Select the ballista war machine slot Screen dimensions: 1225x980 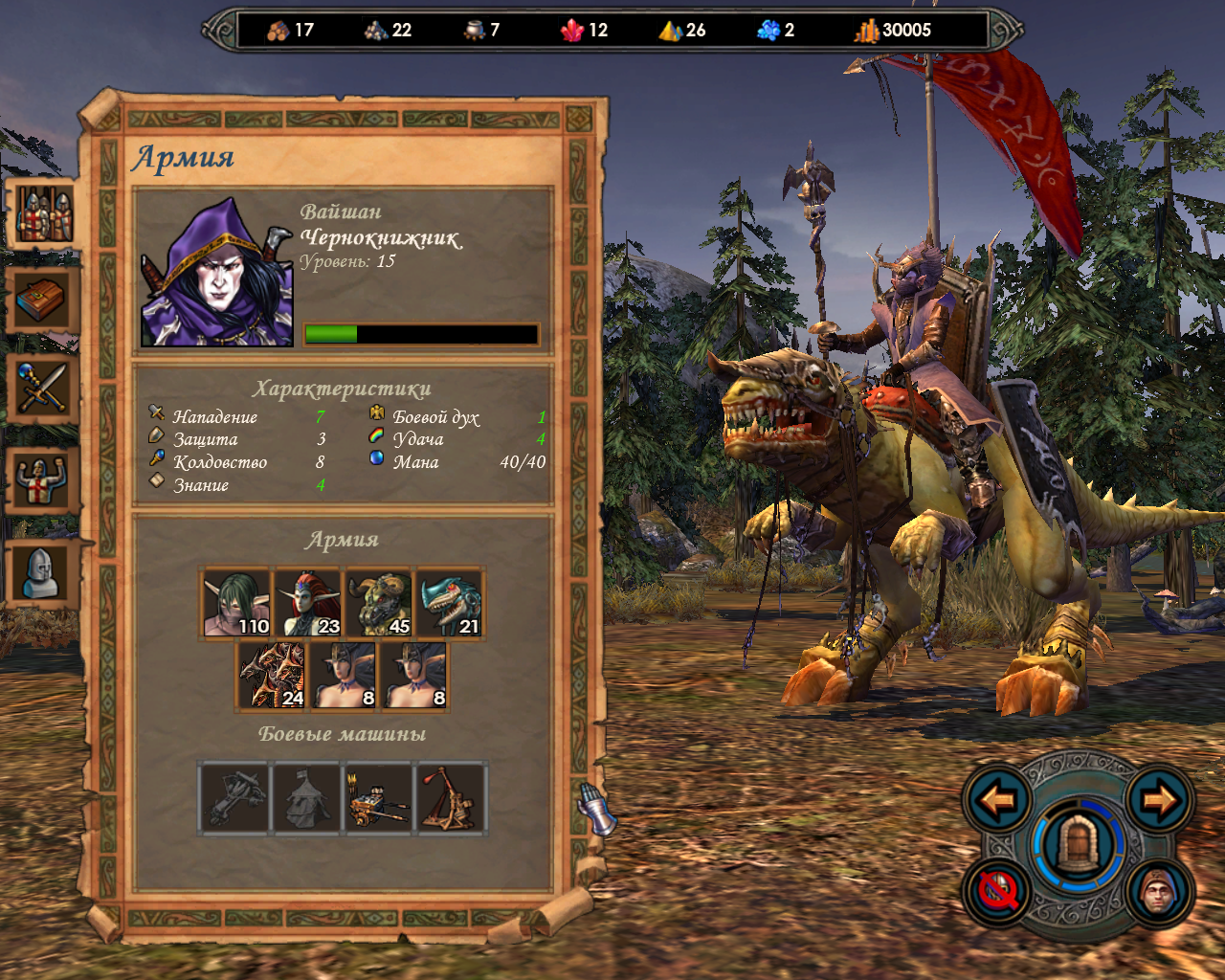(235, 798)
